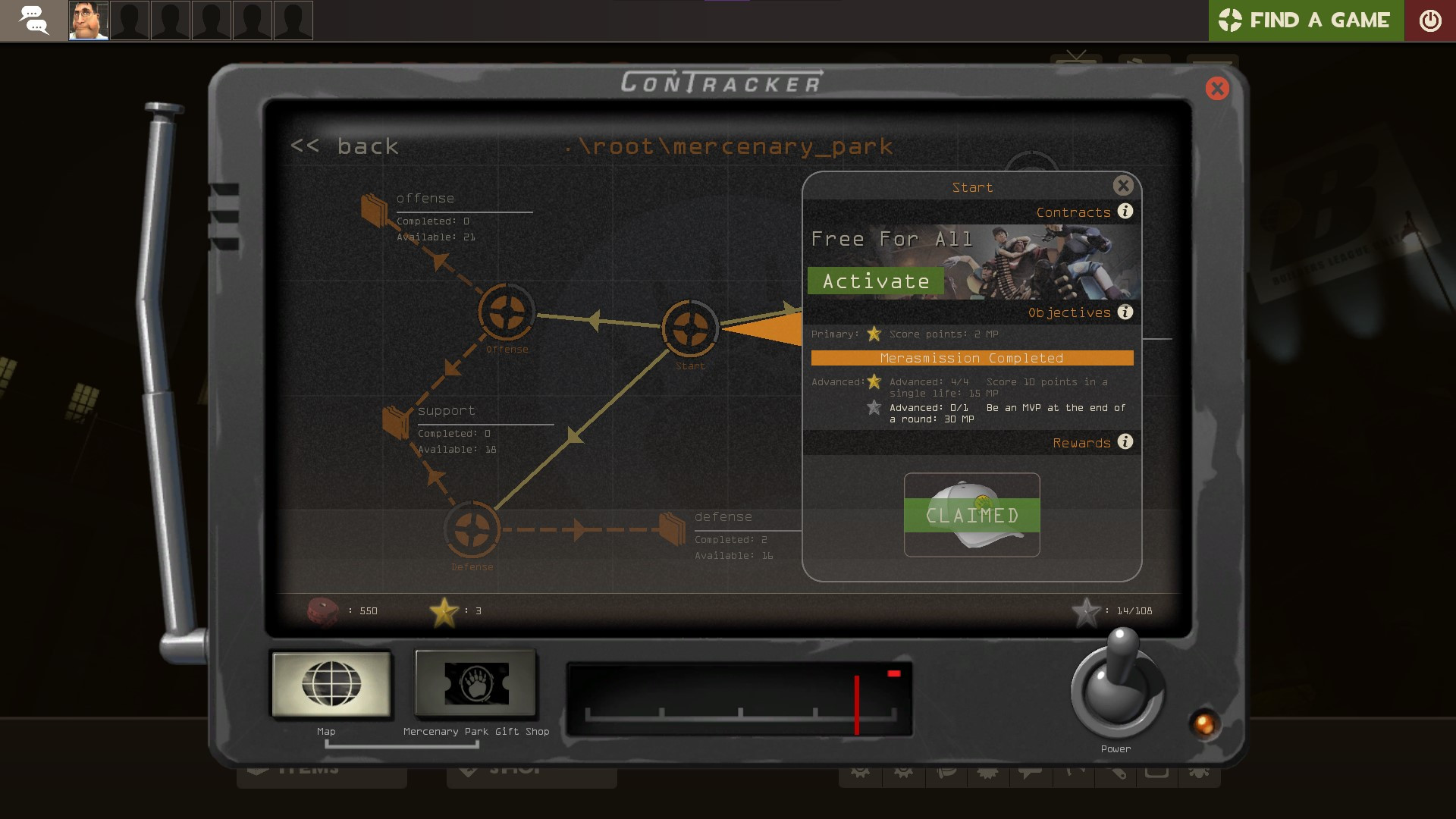View info about Objectives
The width and height of the screenshot is (1456, 819).
coord(1125,312)
